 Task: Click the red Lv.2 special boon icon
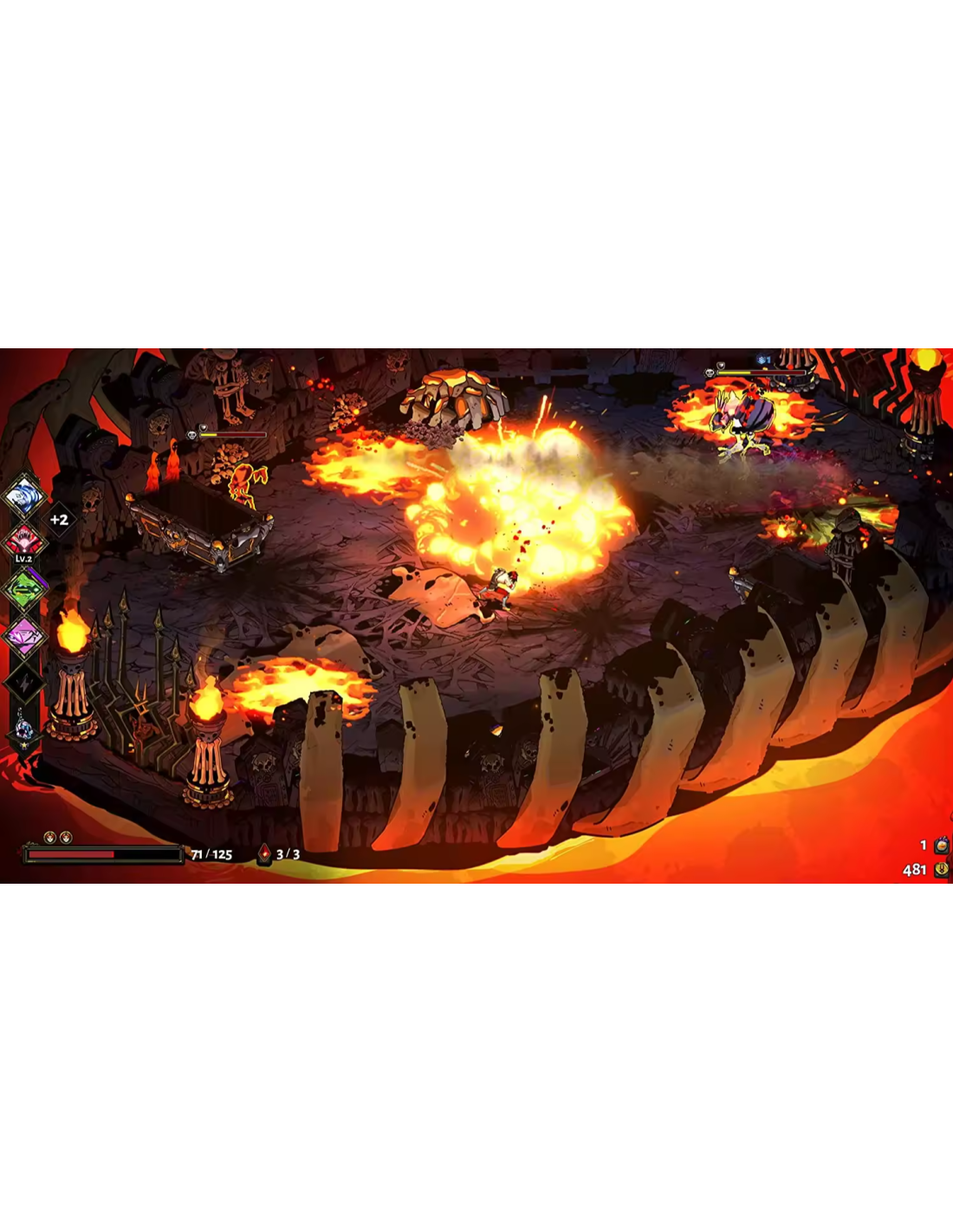(x=23, y=542)
